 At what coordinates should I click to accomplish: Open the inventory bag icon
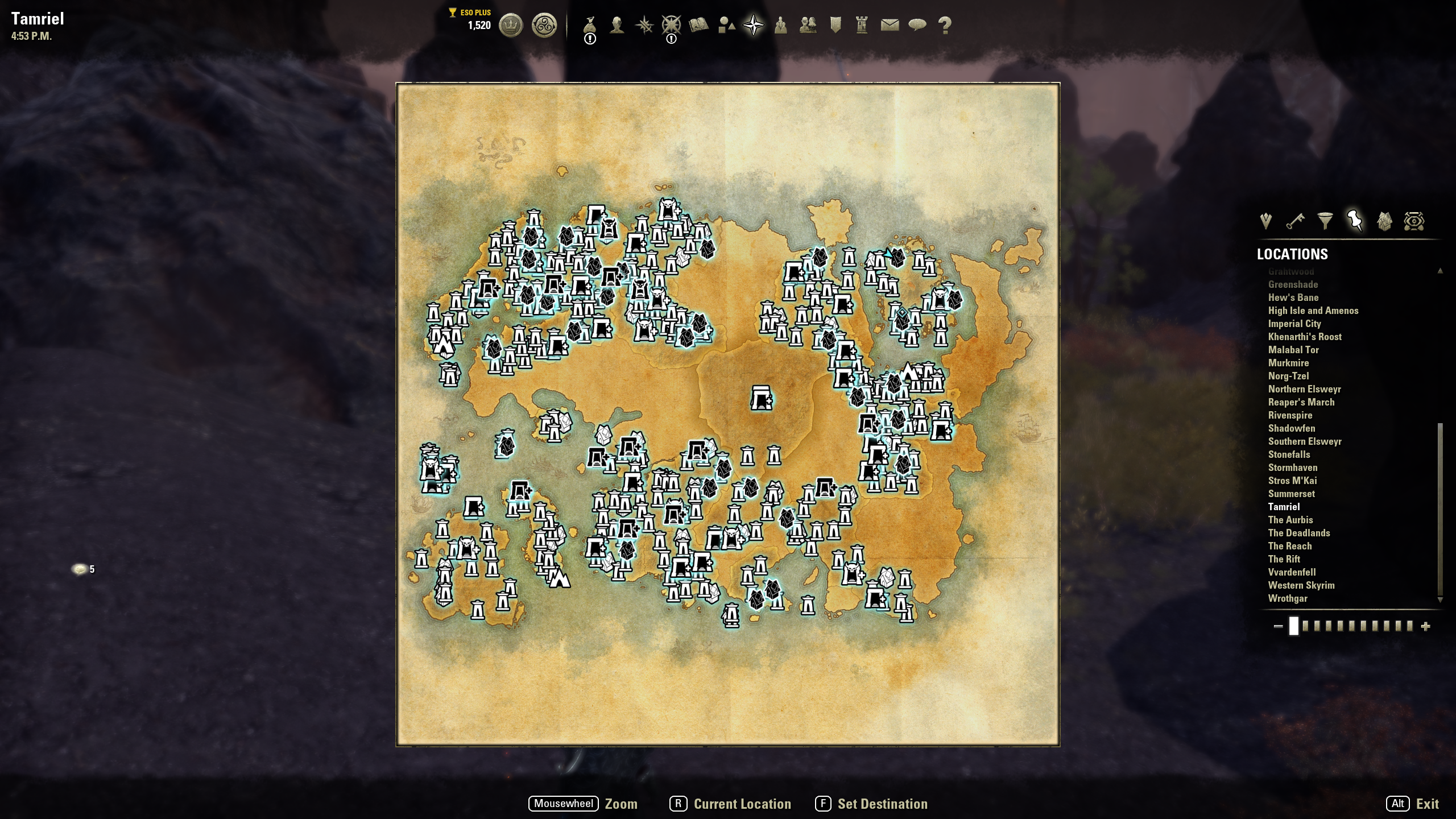click(590, 24)
